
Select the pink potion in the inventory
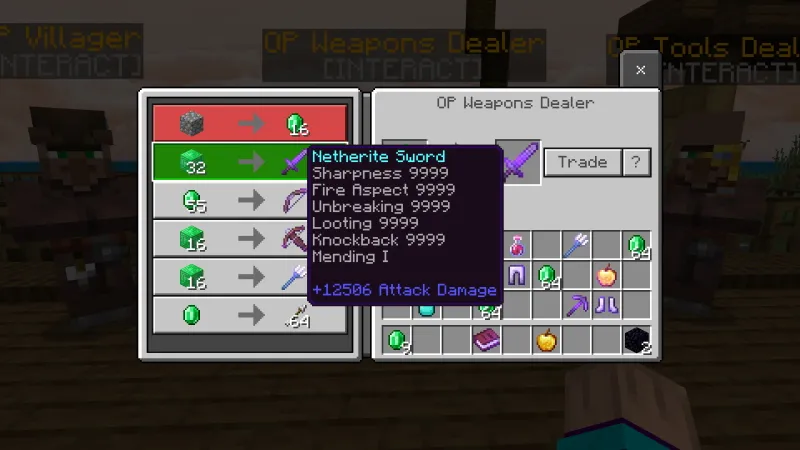517,245
